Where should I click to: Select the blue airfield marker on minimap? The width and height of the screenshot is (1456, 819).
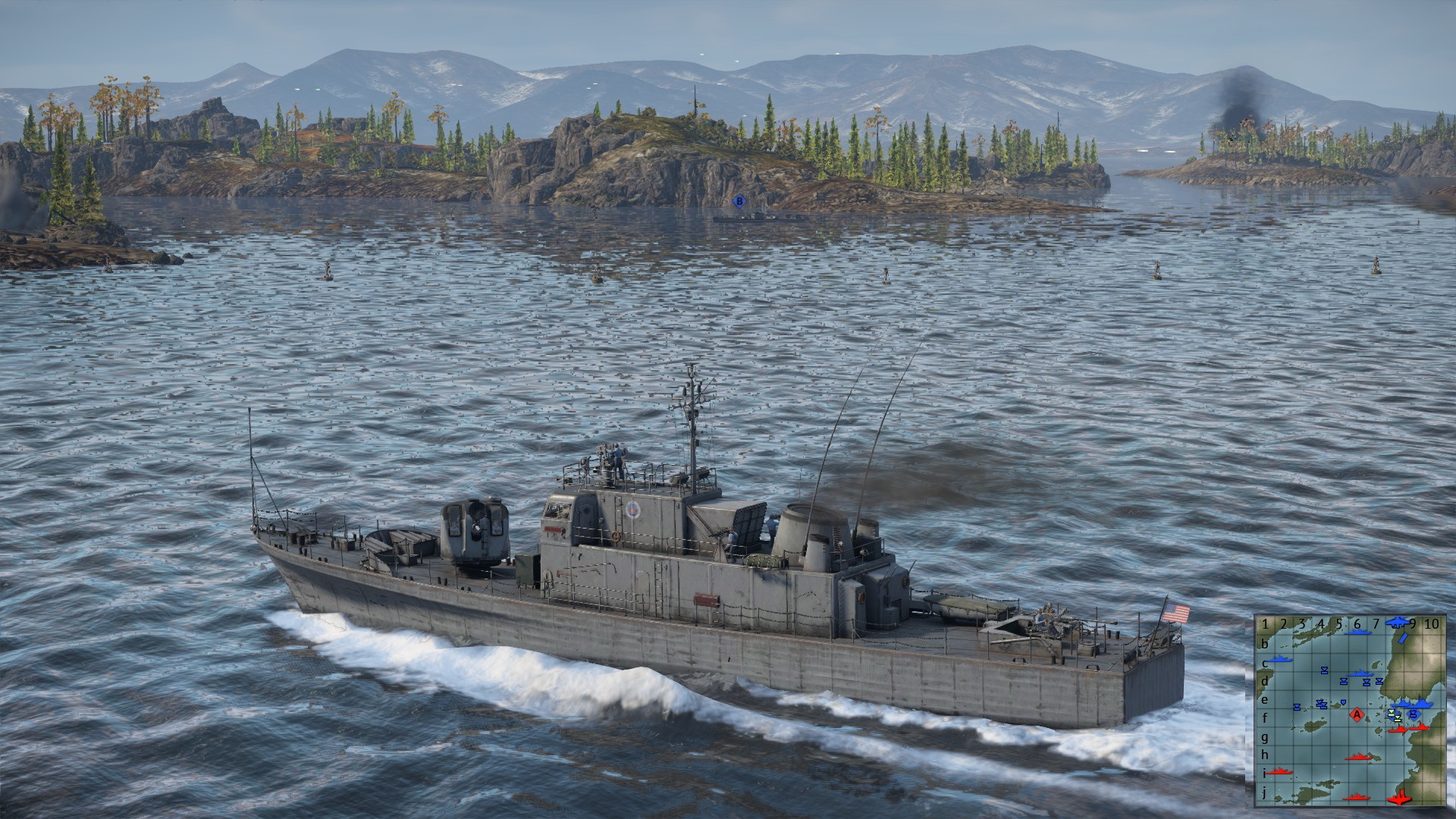coord(1396,623)
